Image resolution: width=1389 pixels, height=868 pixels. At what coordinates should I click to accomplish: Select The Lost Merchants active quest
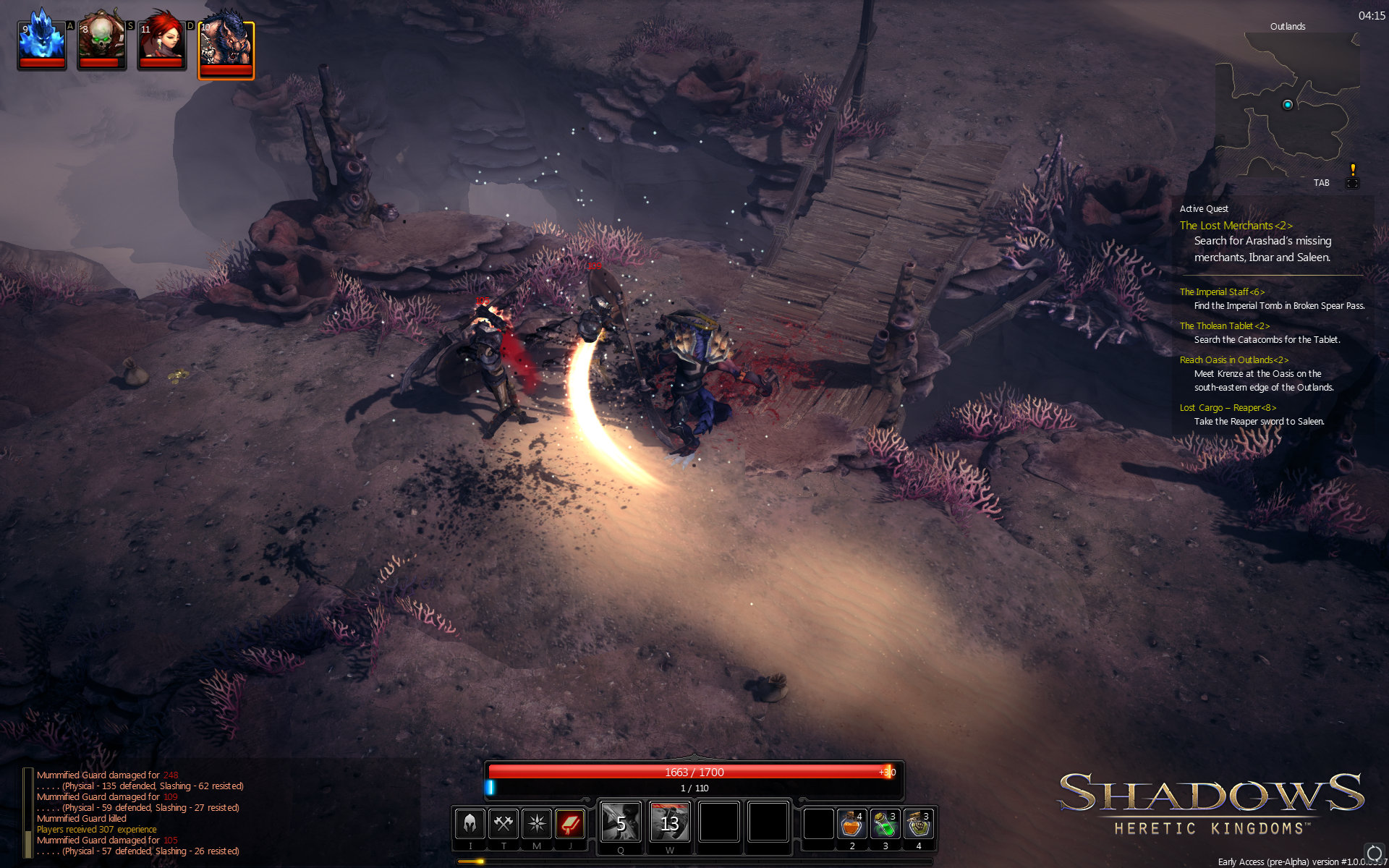tap(1236, 226)
